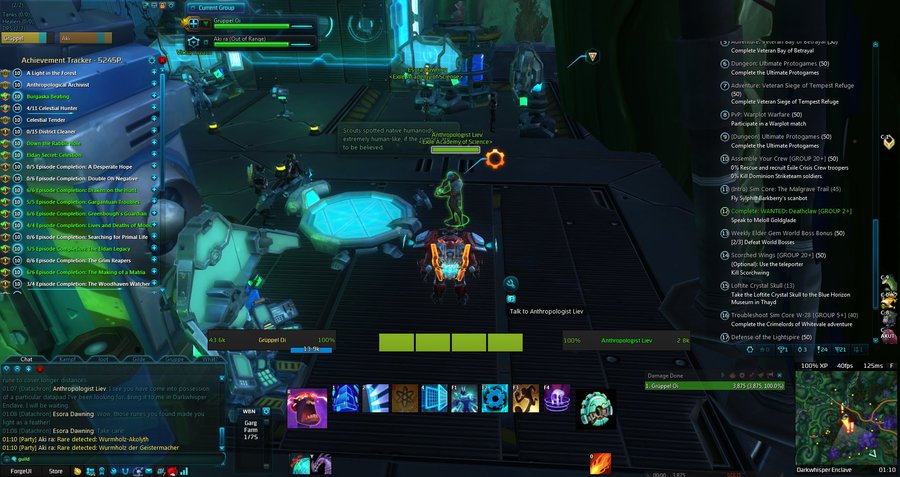Use the flaming claw item slot
Screen dimensions: 900x477
[x=600, y=464]
